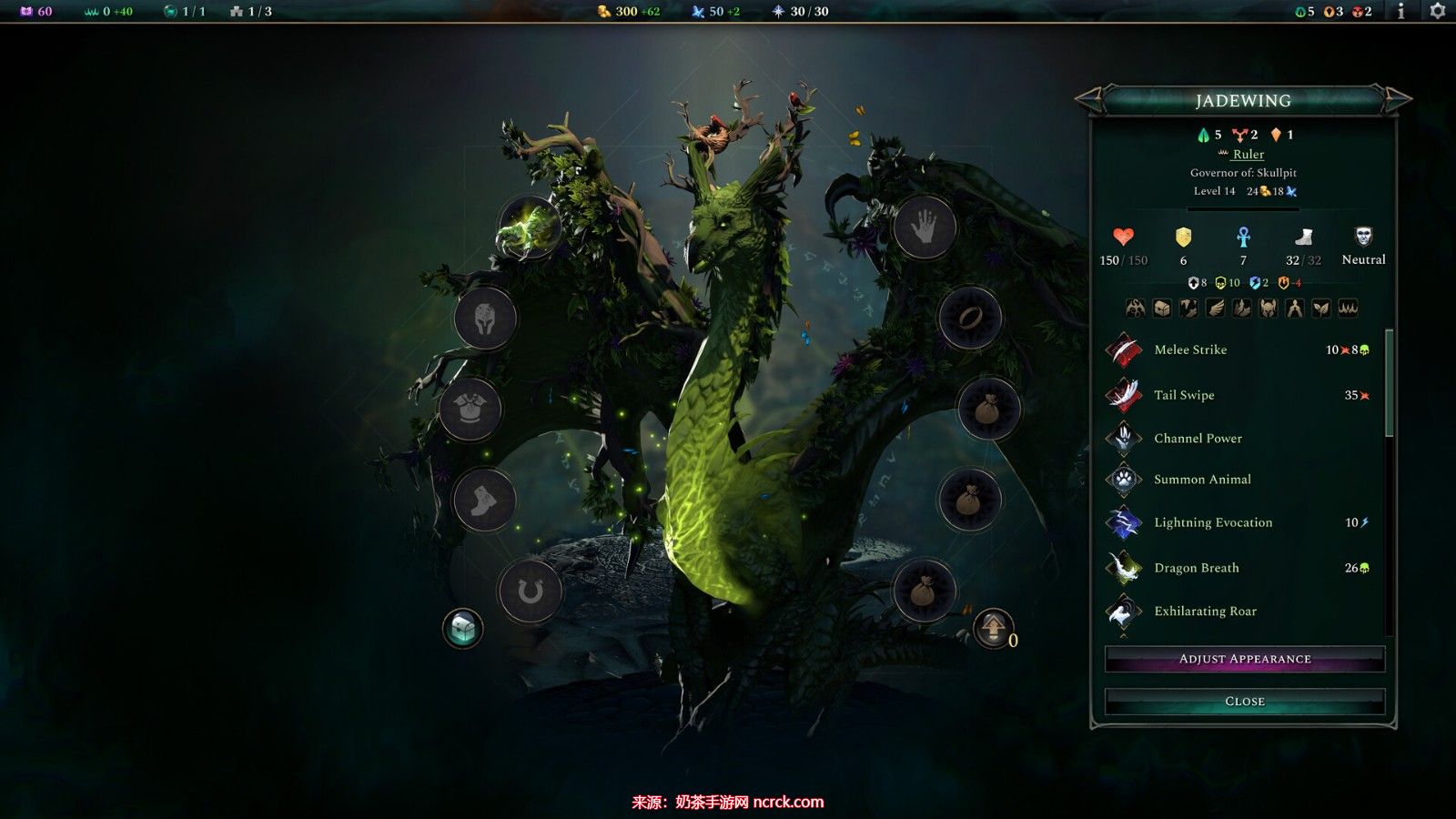
Task: Click the helmet equipment slot
Action: [485, 318]
